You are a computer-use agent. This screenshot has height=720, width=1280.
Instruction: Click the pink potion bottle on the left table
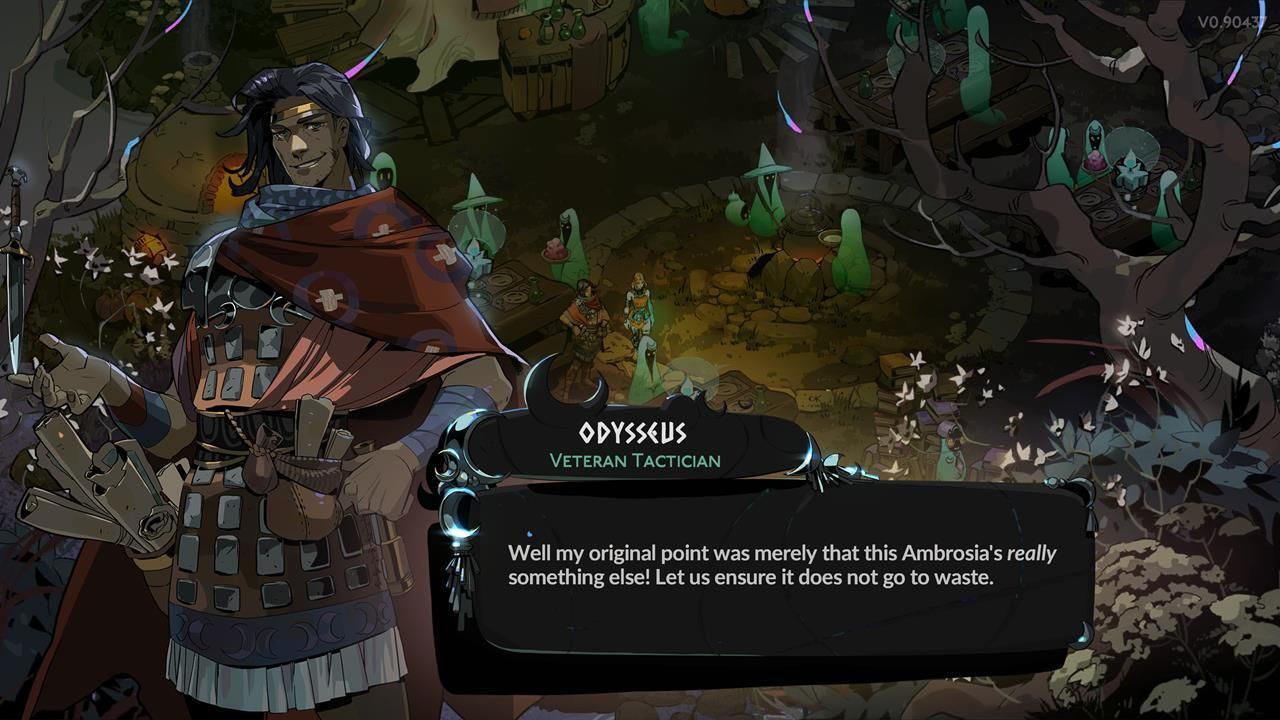(554, 249)
